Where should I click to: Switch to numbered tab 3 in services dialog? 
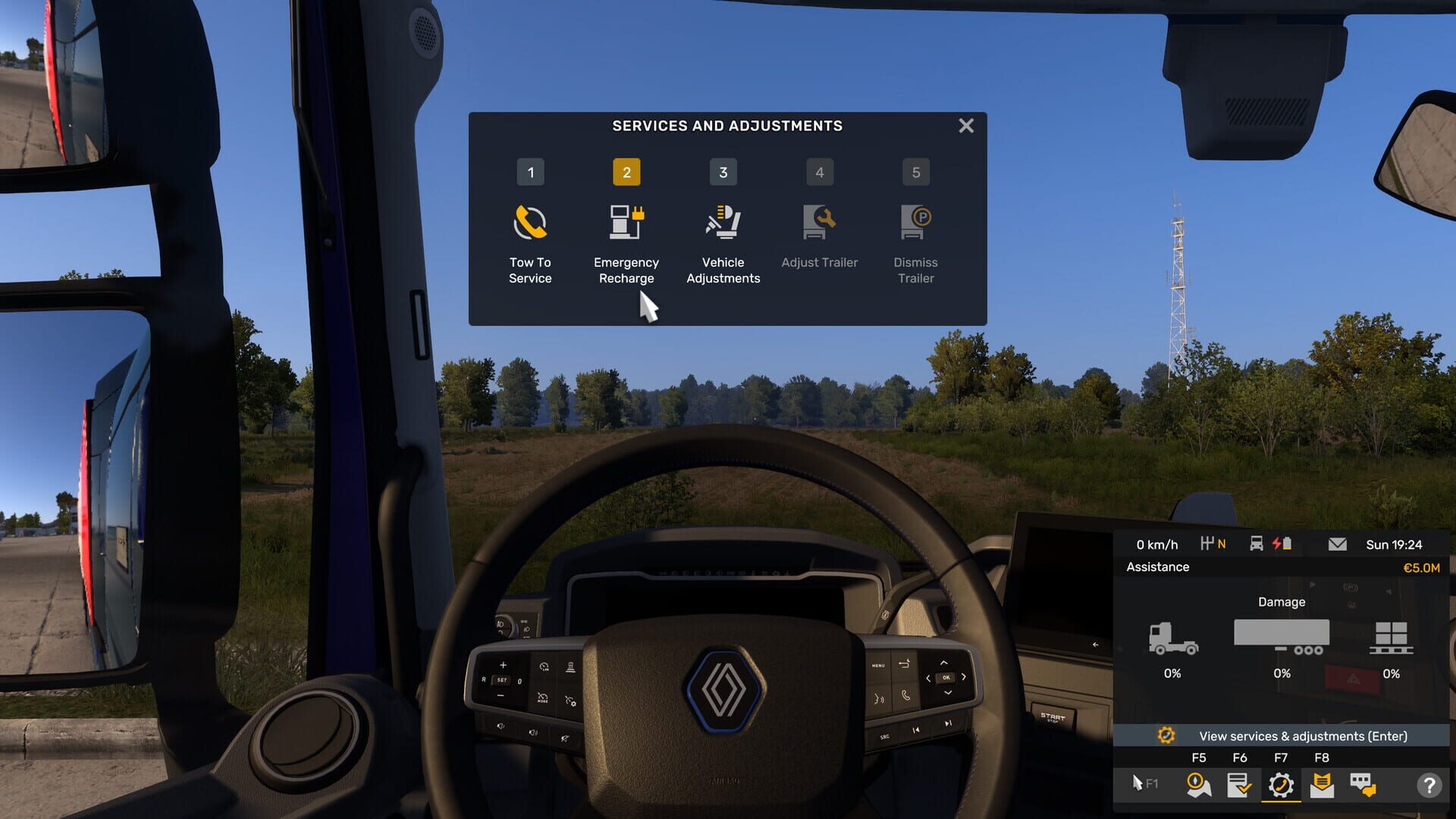[723, 172]
